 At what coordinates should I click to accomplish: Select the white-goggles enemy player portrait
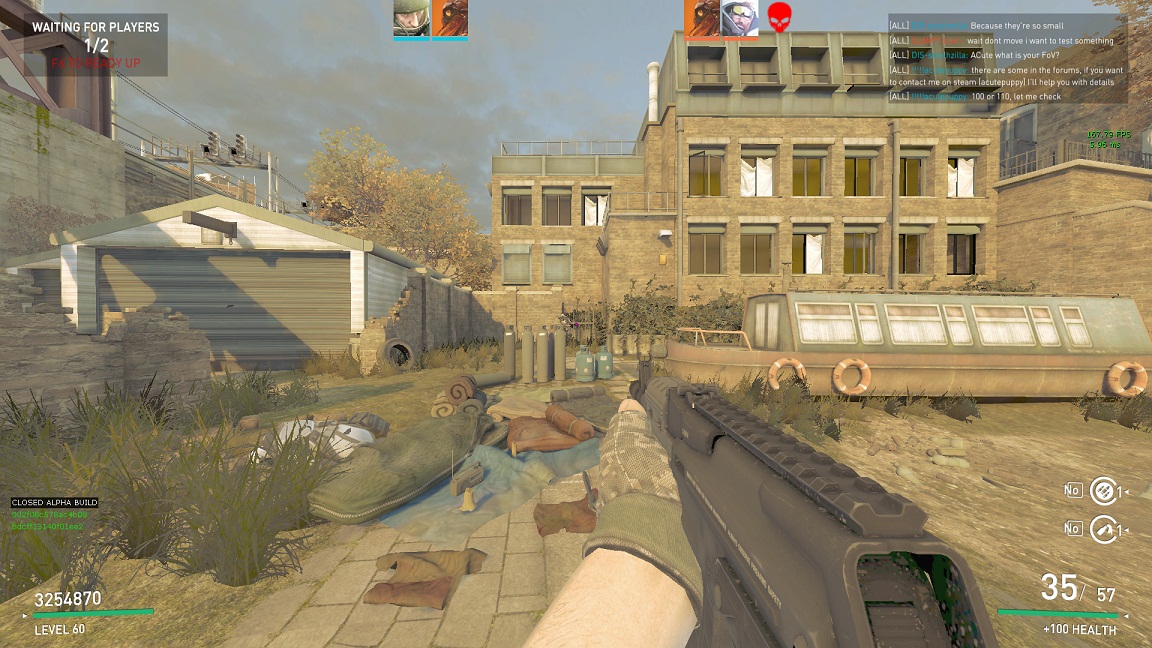(740, 18)
